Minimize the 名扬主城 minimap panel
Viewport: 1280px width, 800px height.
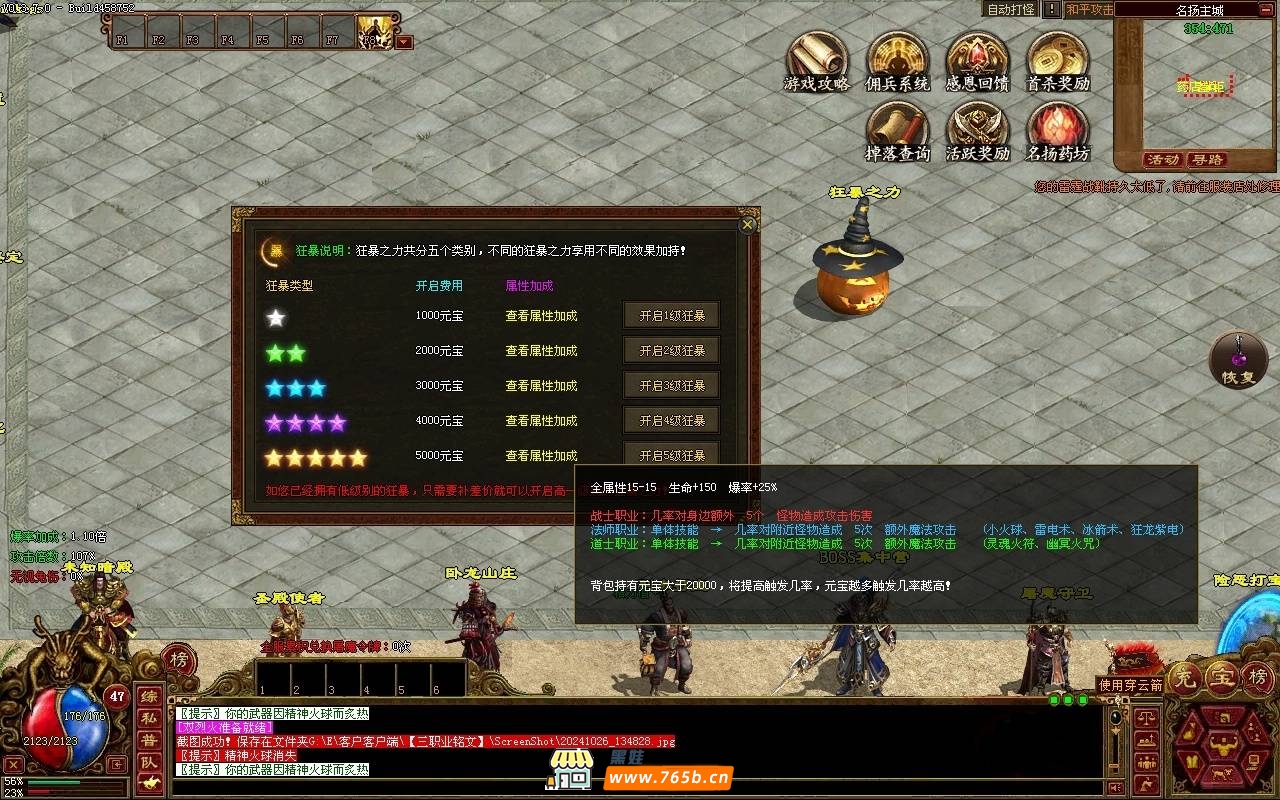point(1269,10)
